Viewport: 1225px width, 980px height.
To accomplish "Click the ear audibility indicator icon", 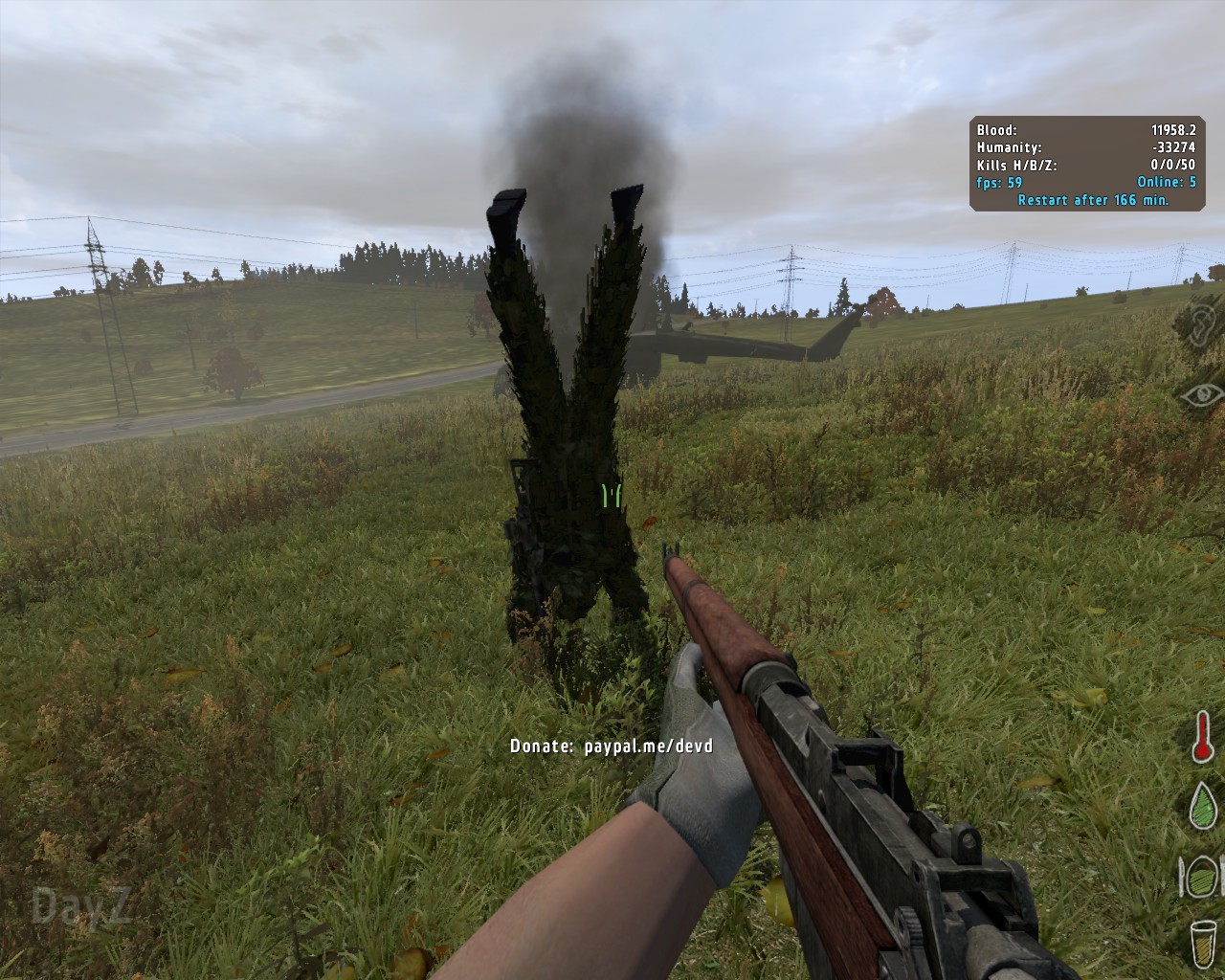I will (1202, 323).
